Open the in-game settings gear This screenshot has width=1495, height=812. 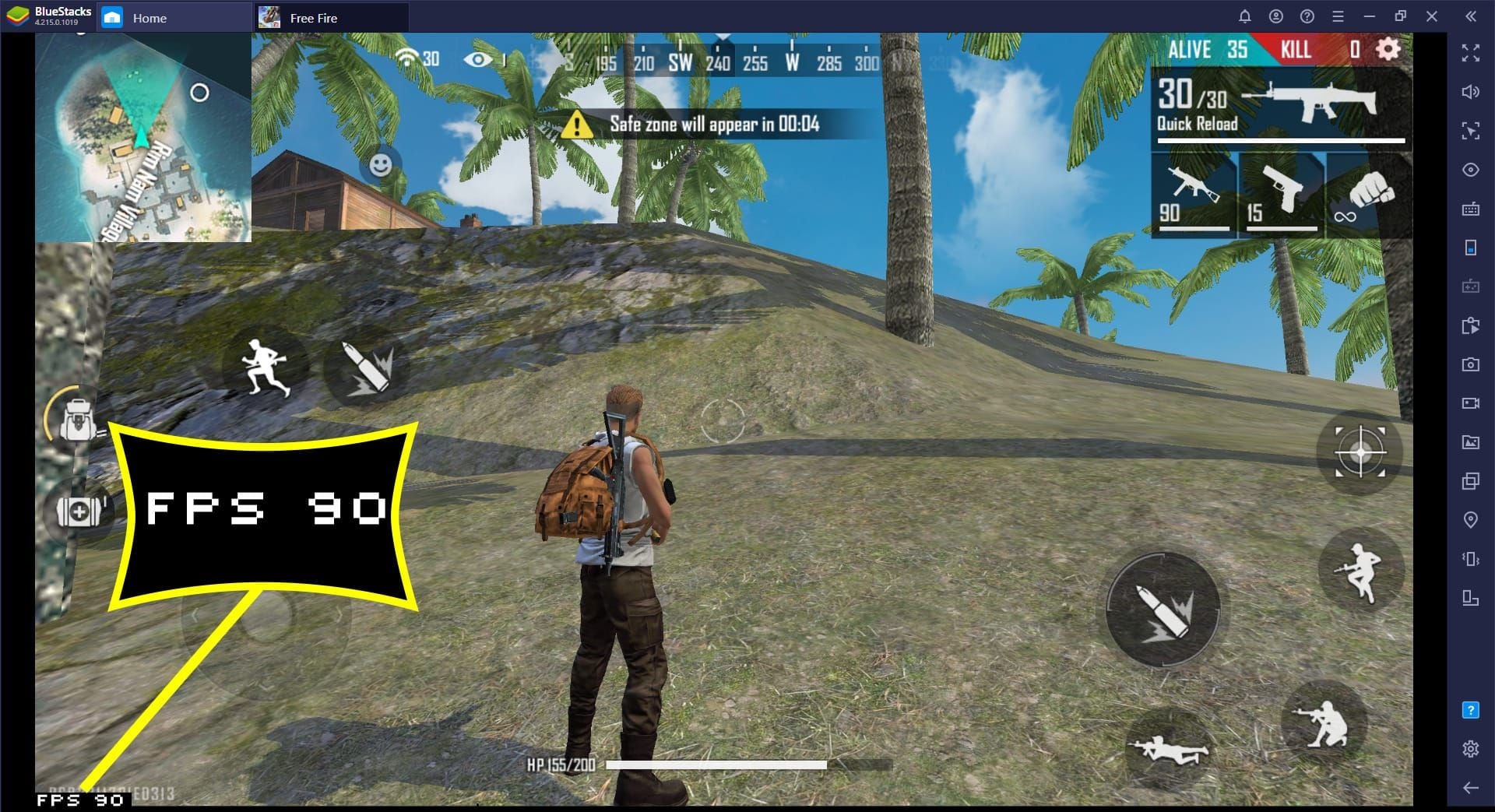click(1386, 50)
